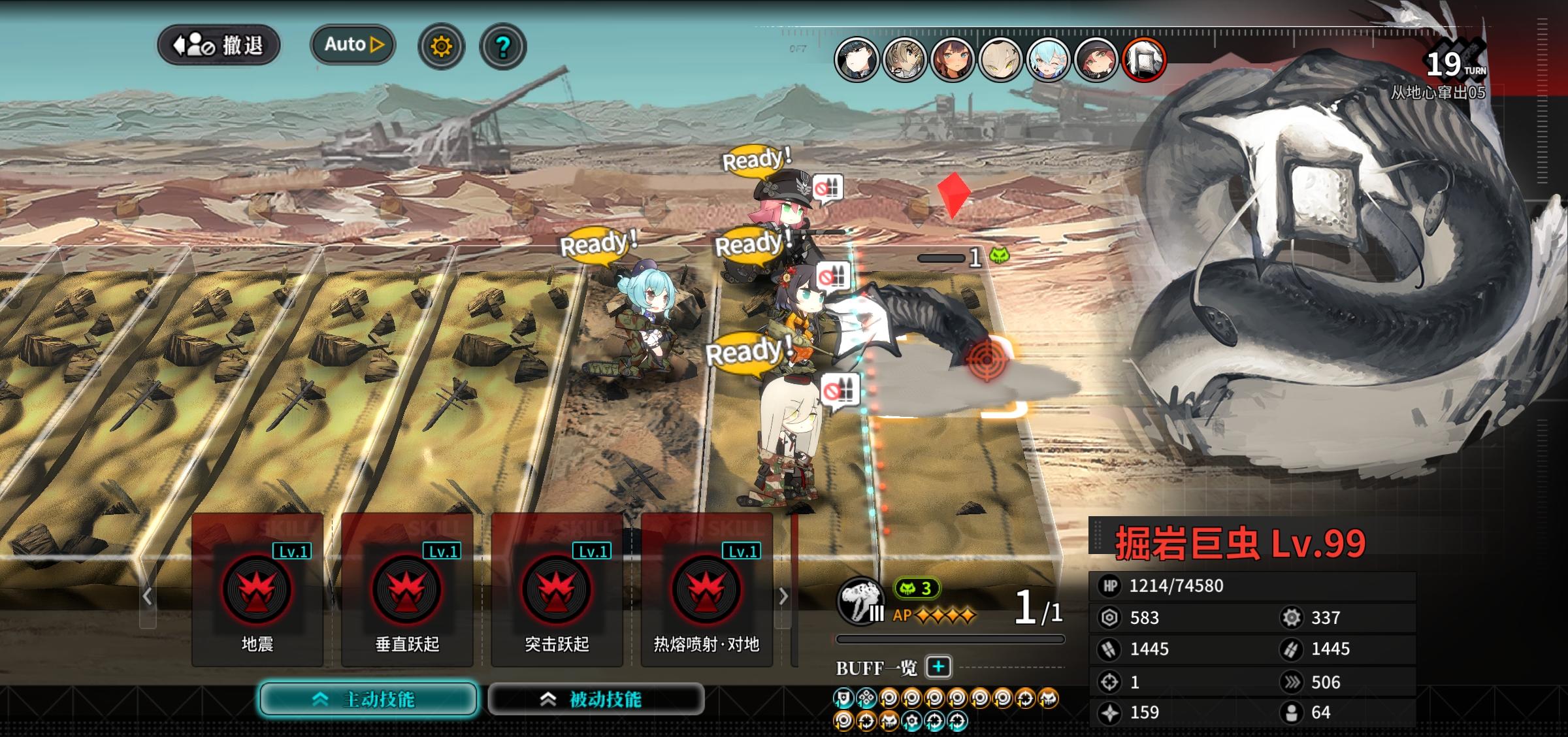Click the 撤退 retreat button
The image size is (1568, 737).
[219, 46]
